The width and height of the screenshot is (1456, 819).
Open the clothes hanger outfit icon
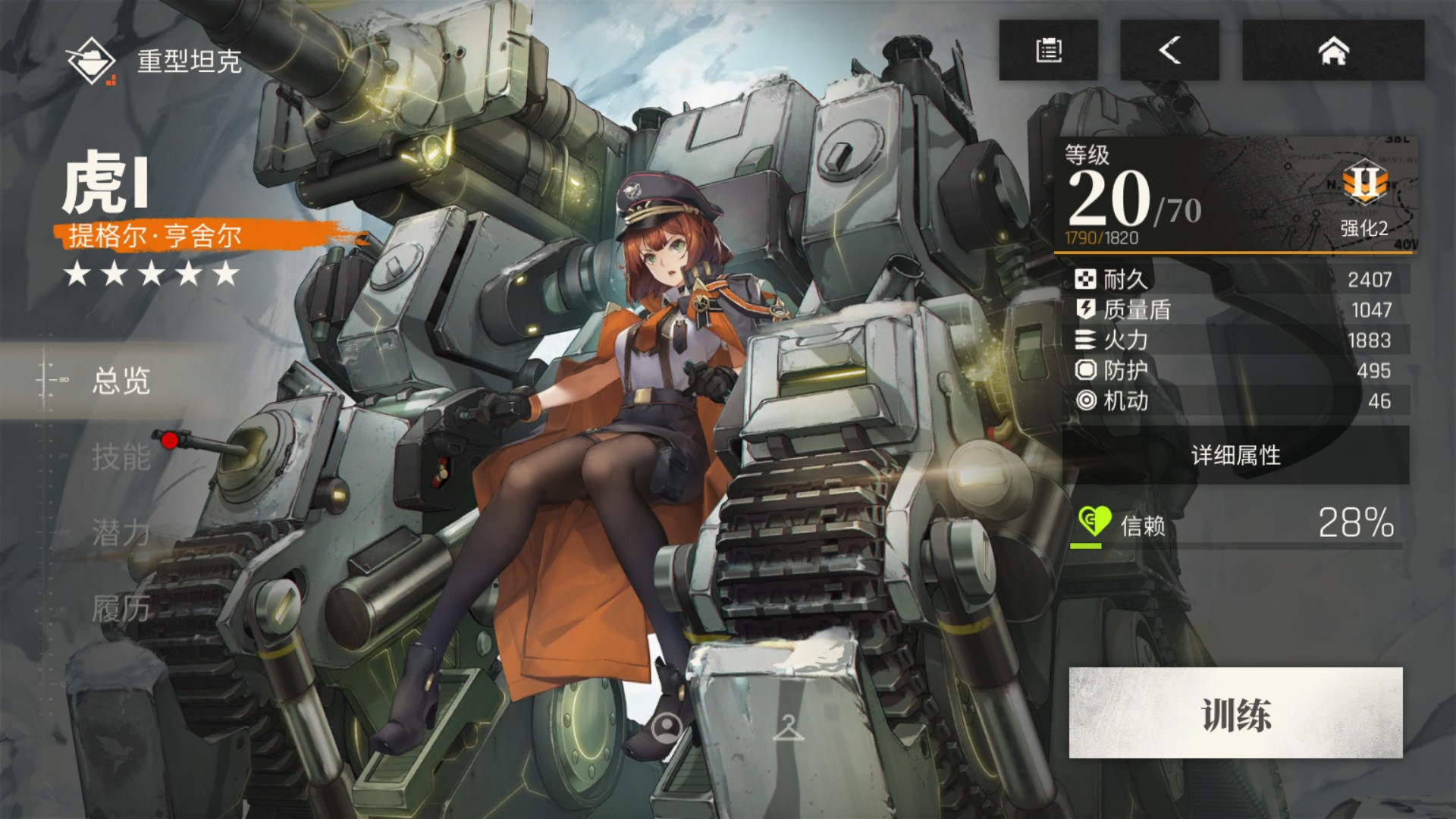pyautogui.click(x=788, y=728)
